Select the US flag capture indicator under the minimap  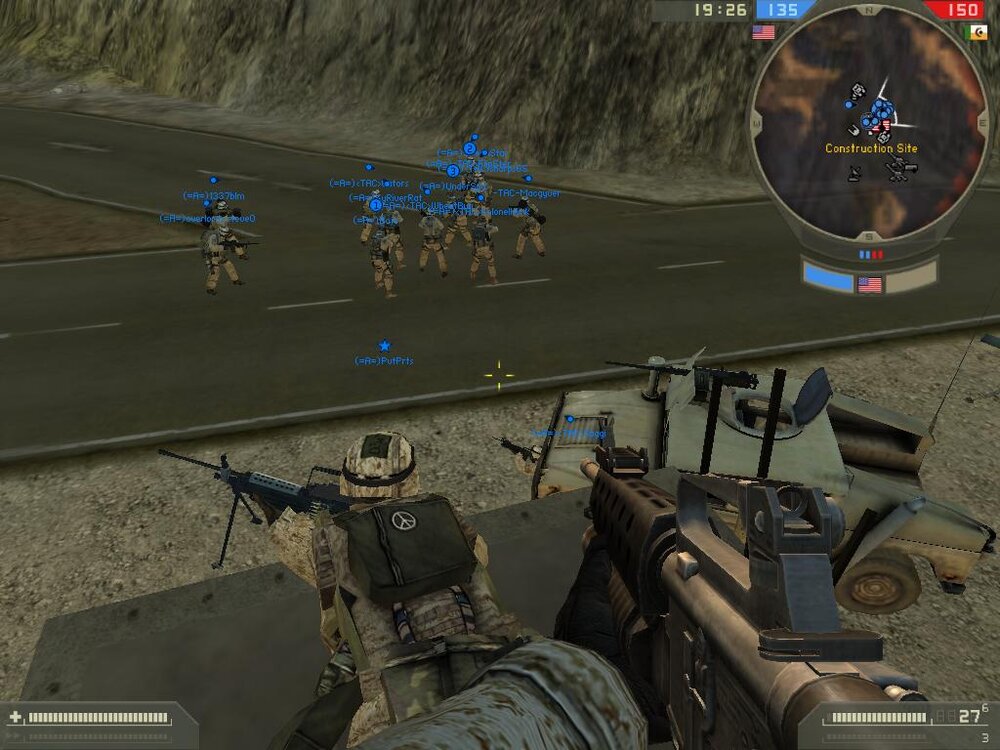pos(870,284)
